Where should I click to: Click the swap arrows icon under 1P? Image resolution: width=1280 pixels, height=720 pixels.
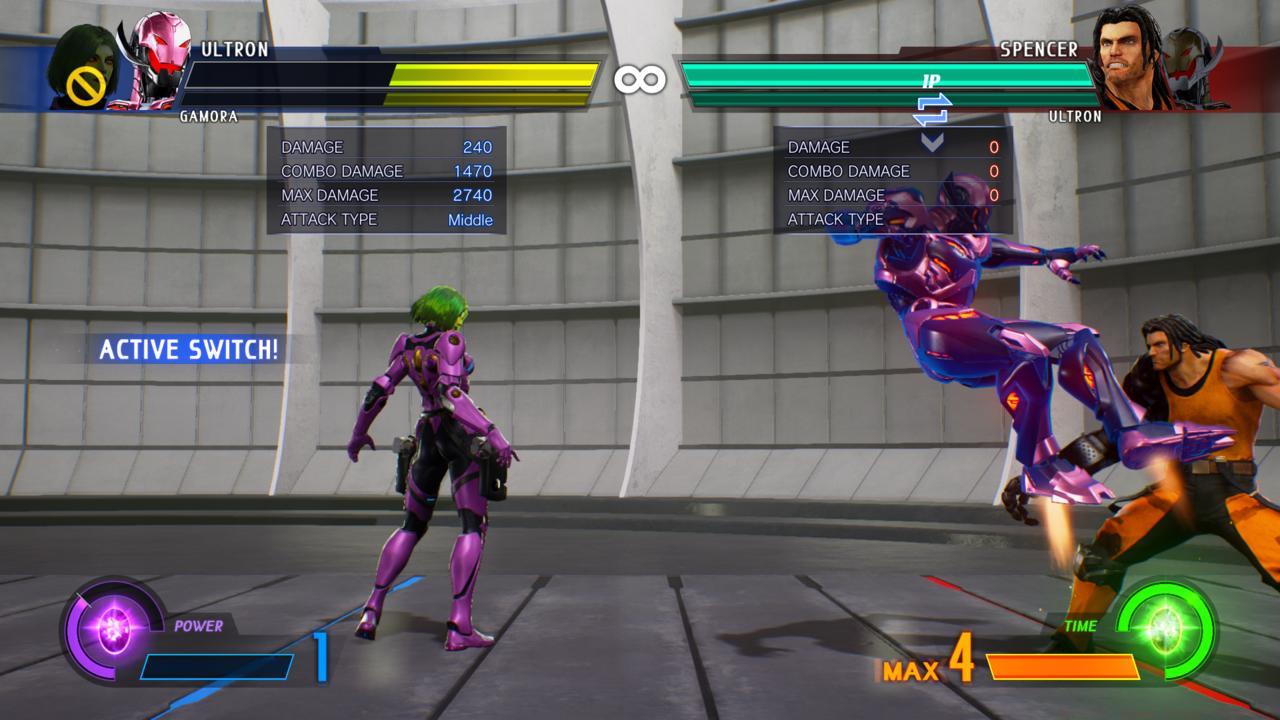click(931, 110)
